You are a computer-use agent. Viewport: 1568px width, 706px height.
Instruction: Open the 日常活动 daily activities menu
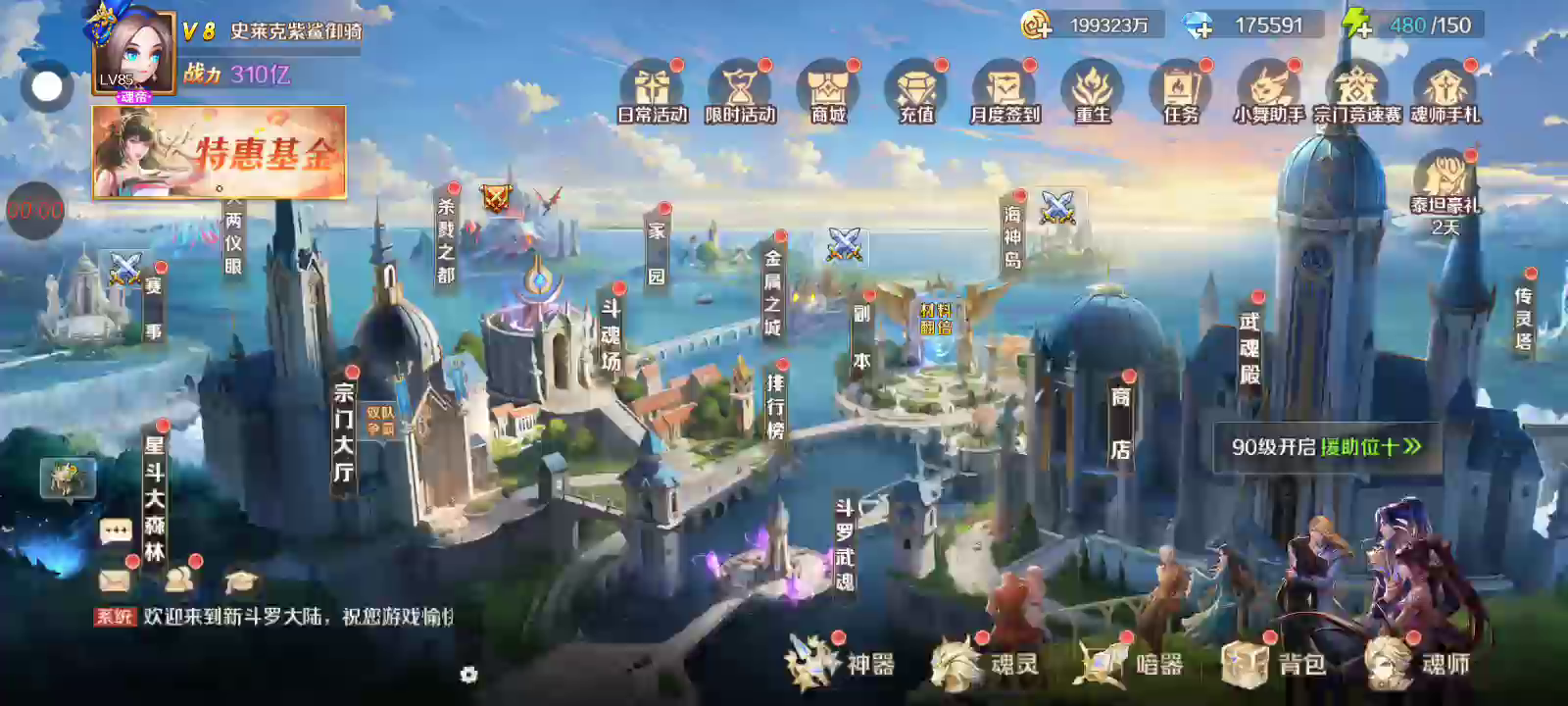click(652, 91)
